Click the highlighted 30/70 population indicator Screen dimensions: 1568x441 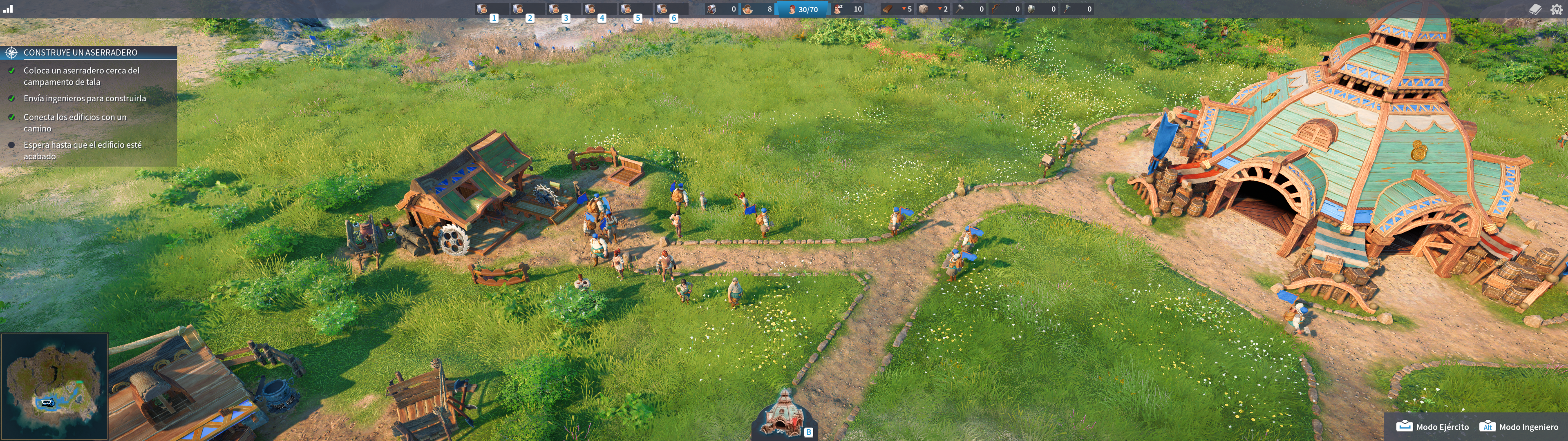(x=803, y=9)
